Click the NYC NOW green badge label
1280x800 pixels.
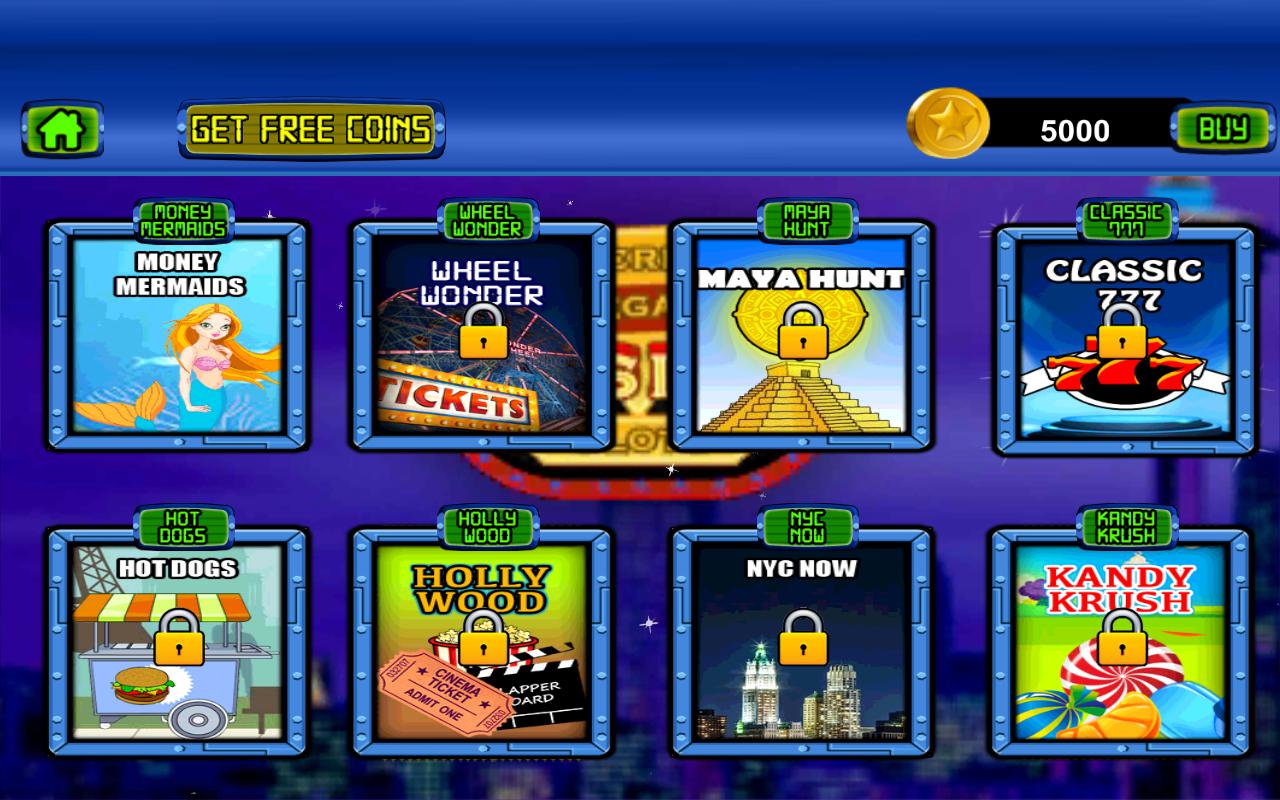[x=806, y=528]
